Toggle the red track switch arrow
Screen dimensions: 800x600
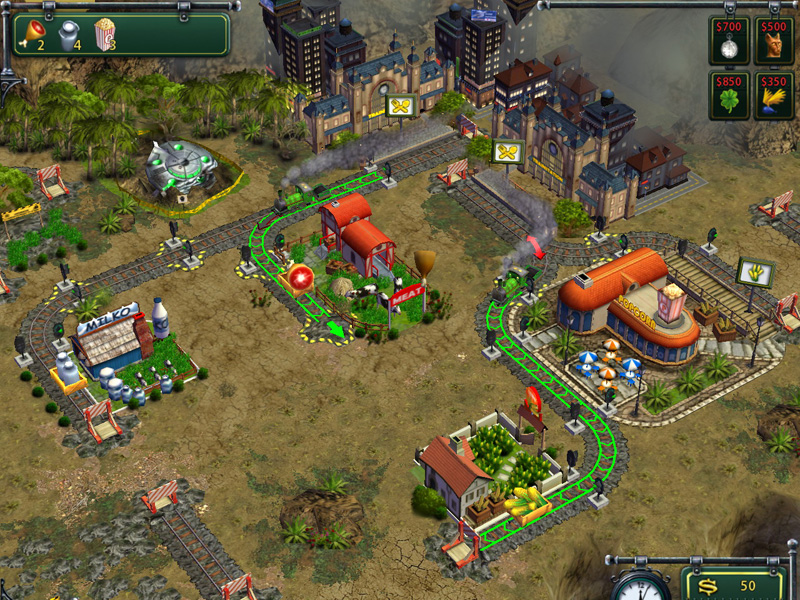(x=539, y=247)
